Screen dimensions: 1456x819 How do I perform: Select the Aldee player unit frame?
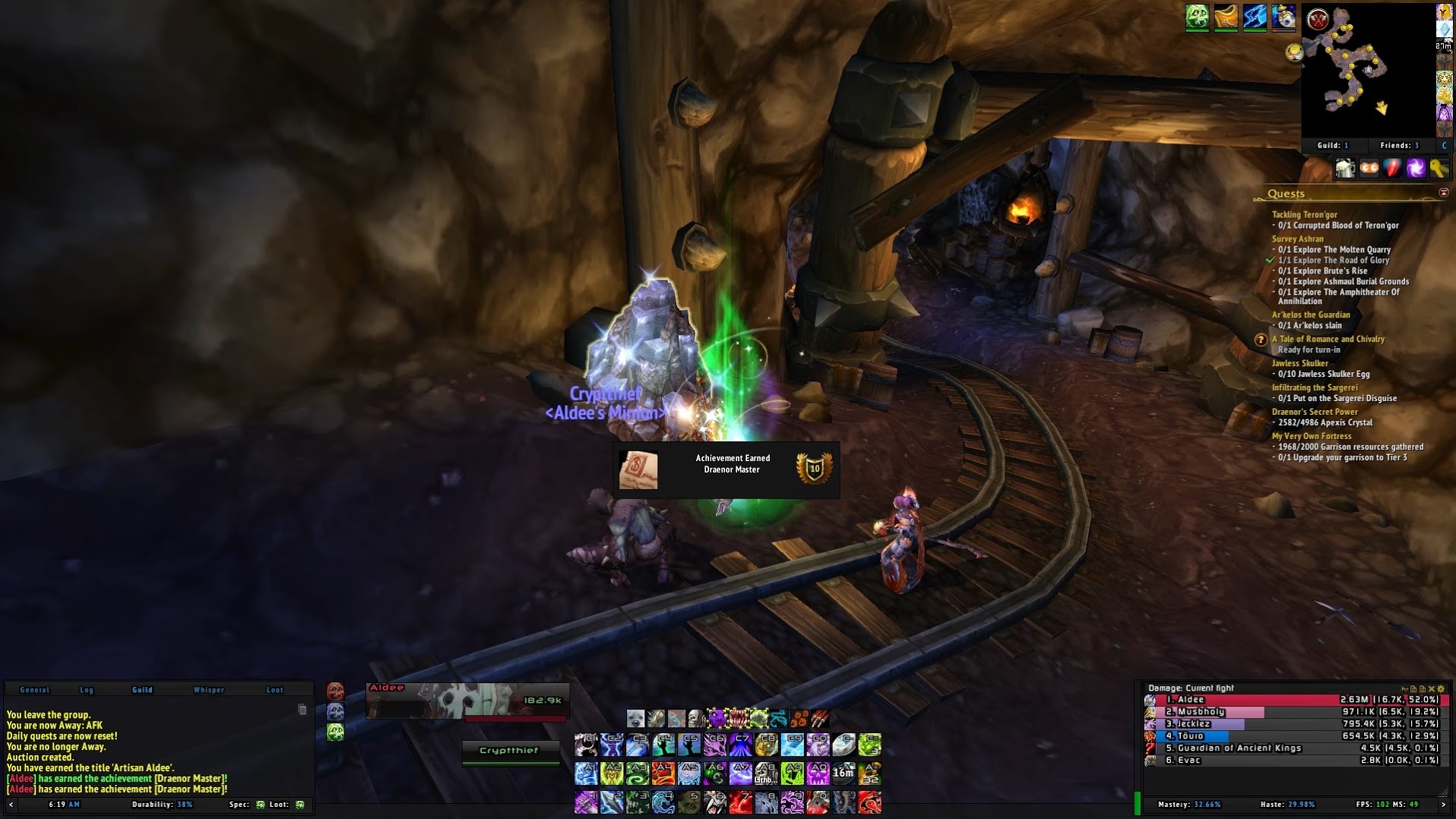[x=467, y=700]
